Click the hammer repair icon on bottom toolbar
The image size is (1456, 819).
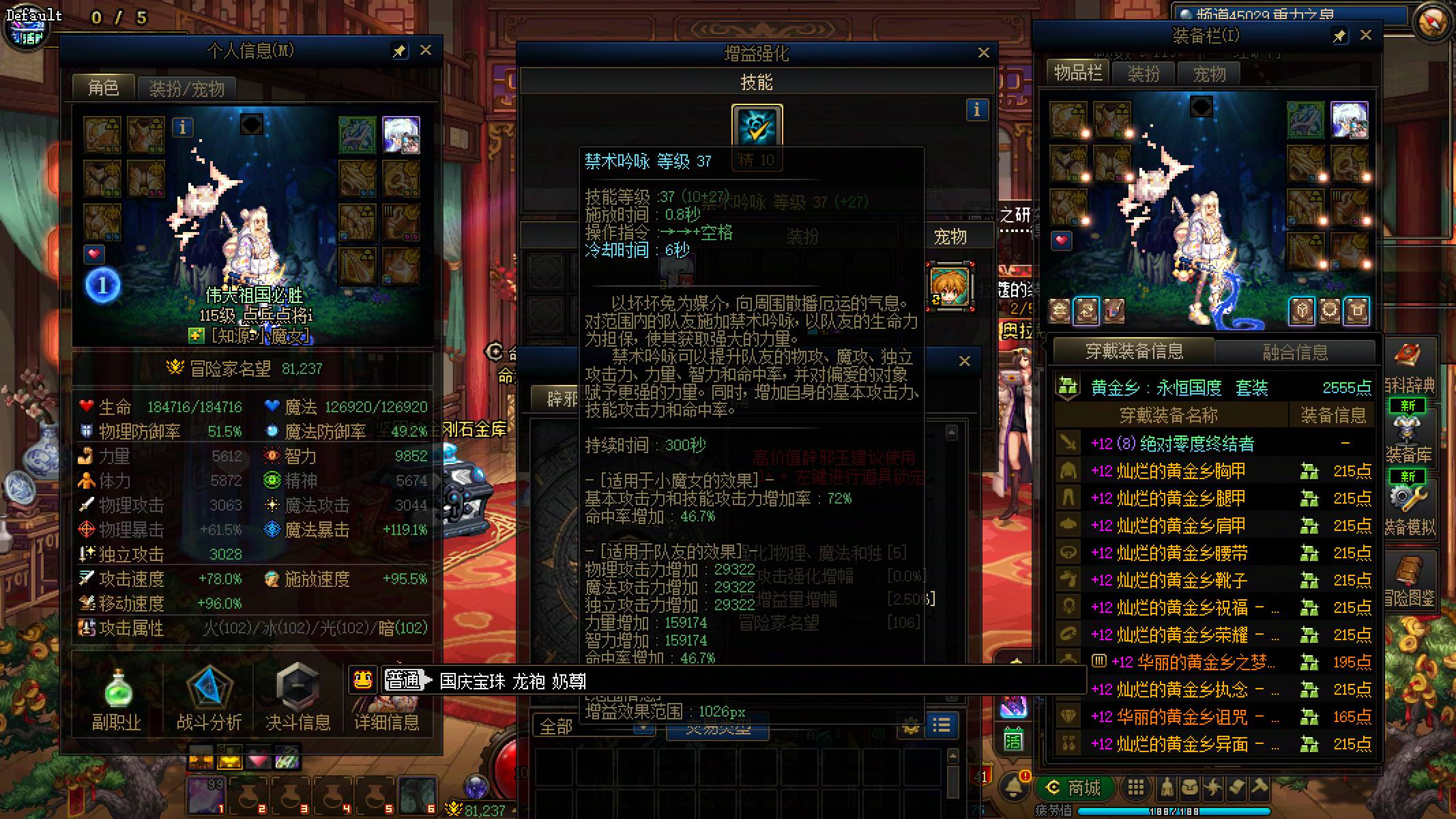pyautogui.click(x=1259, y=788)
